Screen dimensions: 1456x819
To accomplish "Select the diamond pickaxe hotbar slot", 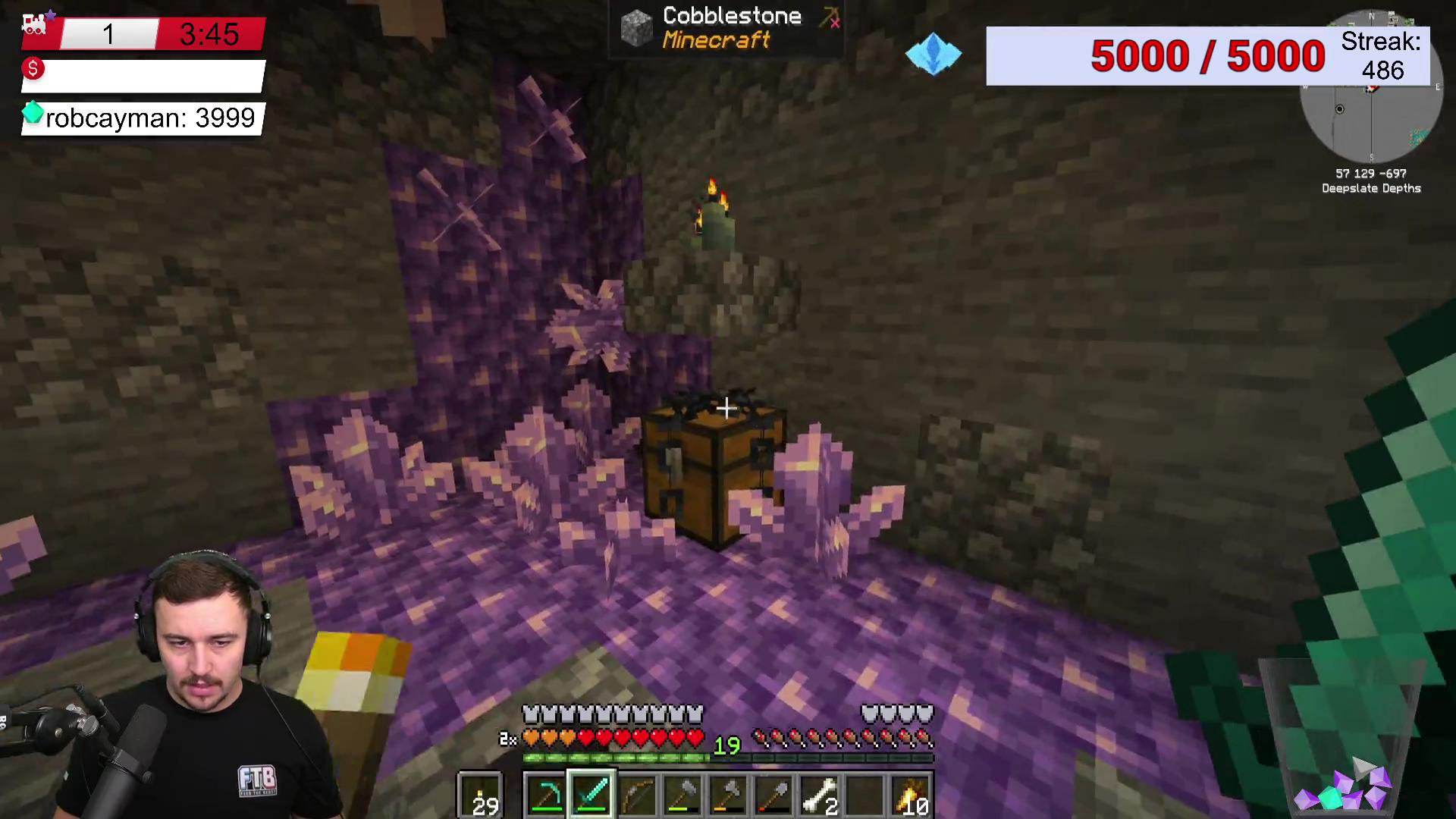I will click(x=547, y=795).
